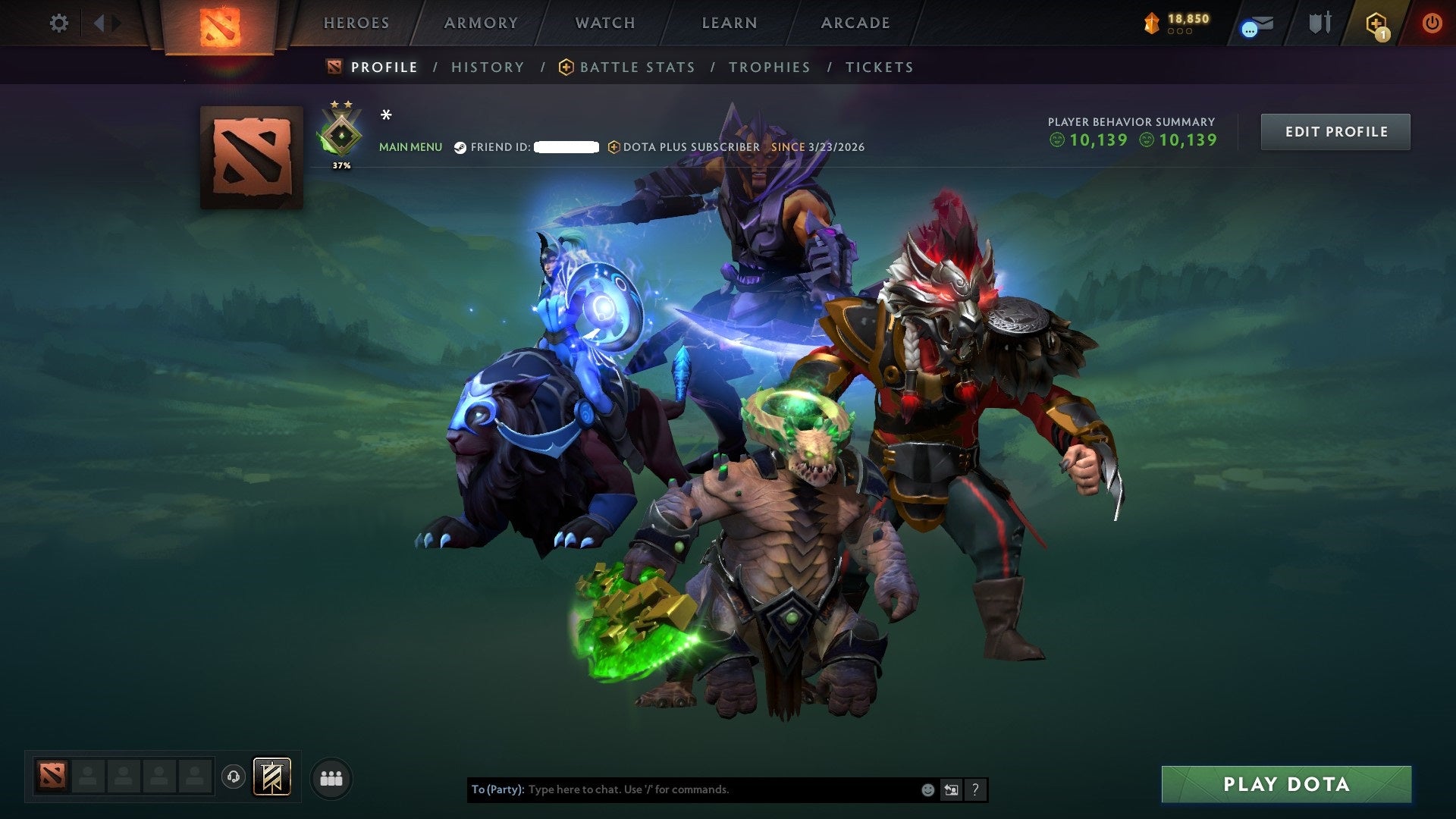
Task: Select the guild banner icon near party slots
Action: (x=272, y=777)
